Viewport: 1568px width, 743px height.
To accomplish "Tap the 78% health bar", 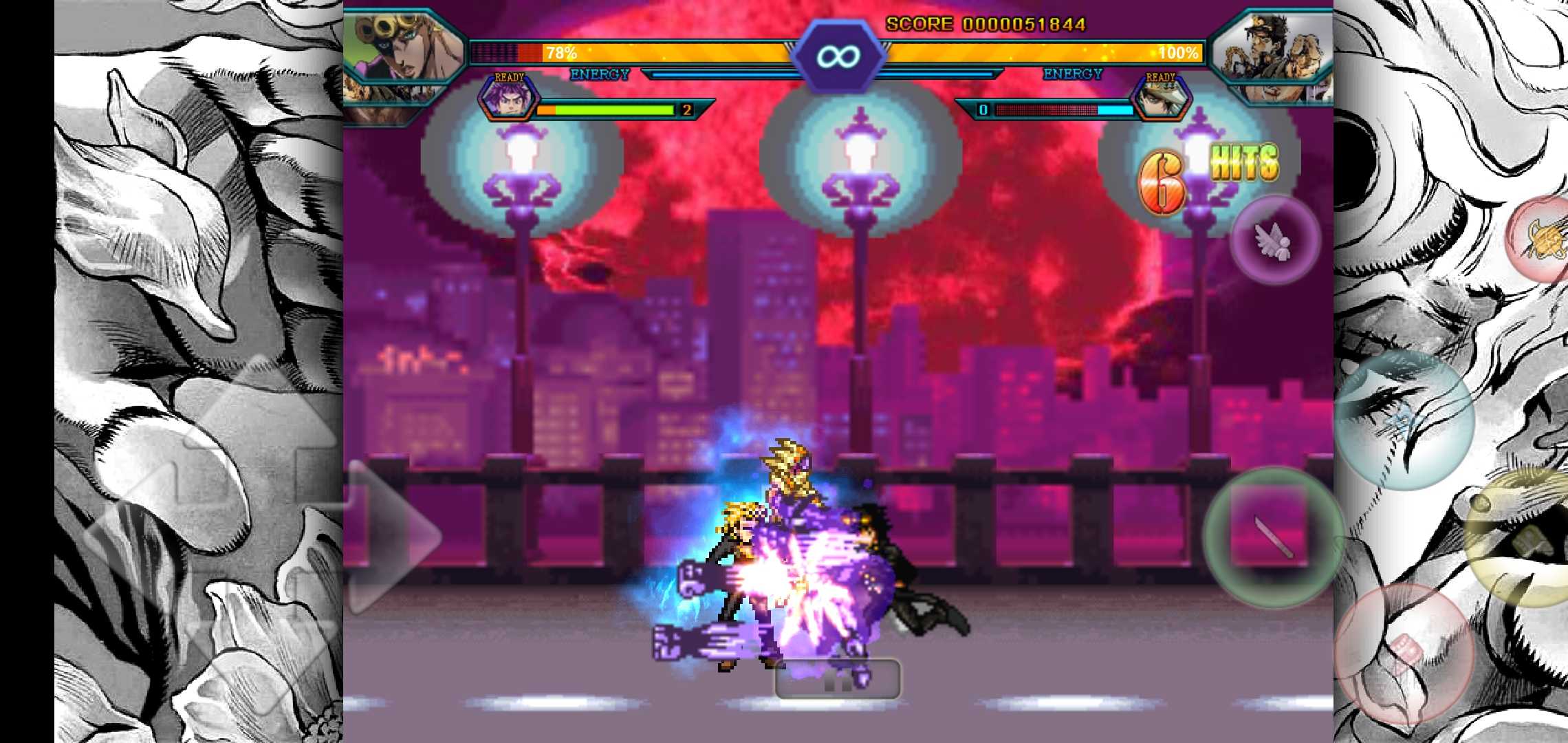I will point(619,52).
